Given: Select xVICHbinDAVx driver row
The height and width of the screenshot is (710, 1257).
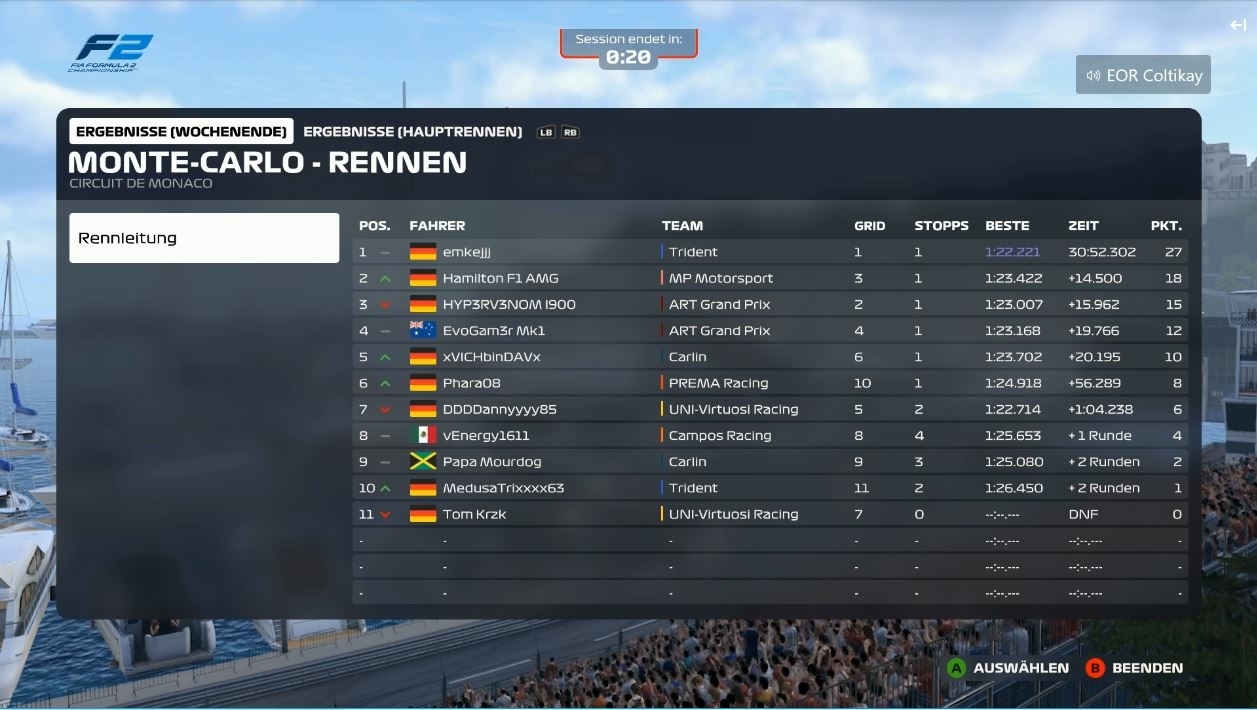Looking at the screenshot, I should pyautogui.click(x=770, y=357).
